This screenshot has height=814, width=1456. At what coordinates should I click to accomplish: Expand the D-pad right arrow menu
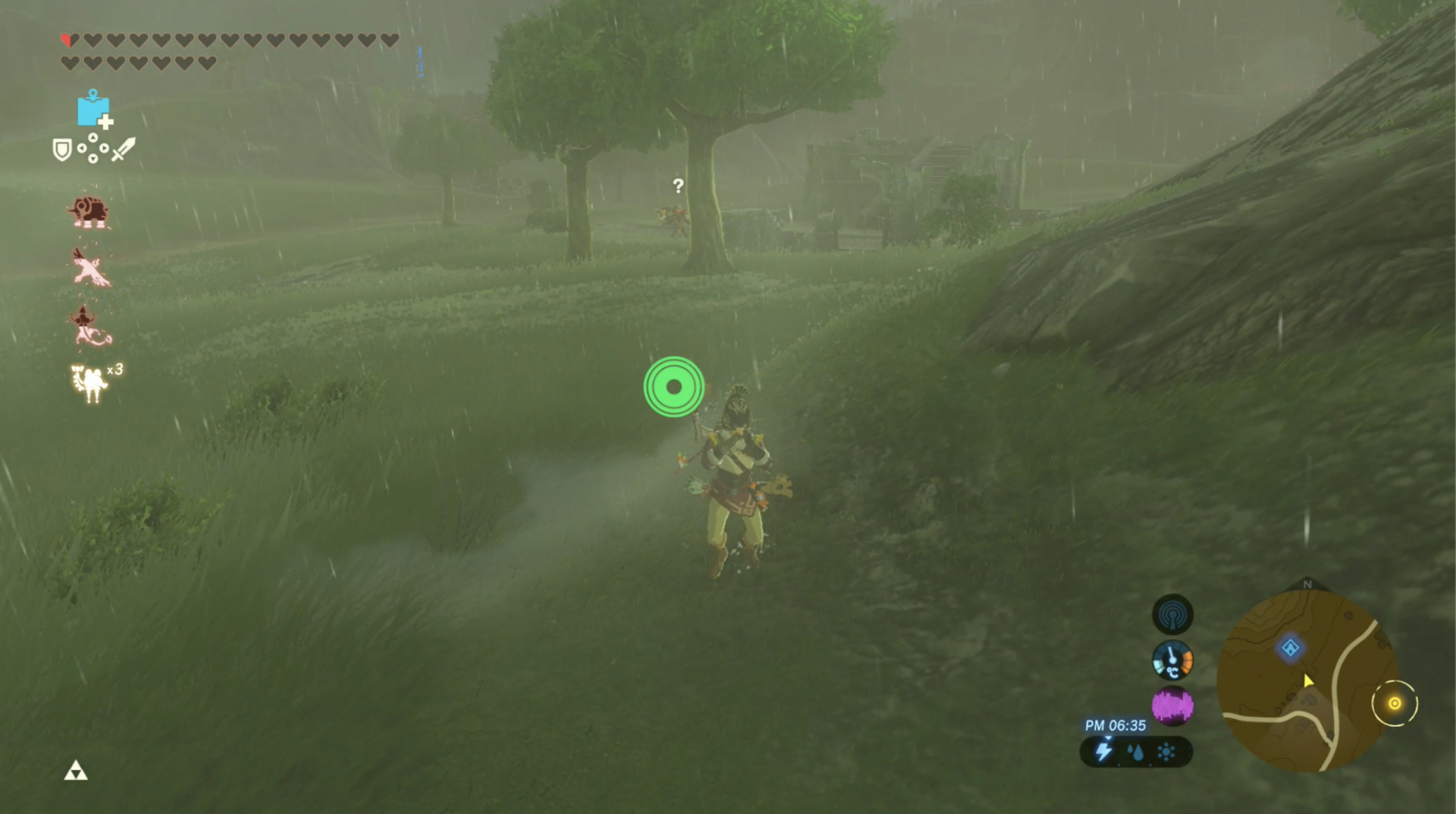click(105, 148)
